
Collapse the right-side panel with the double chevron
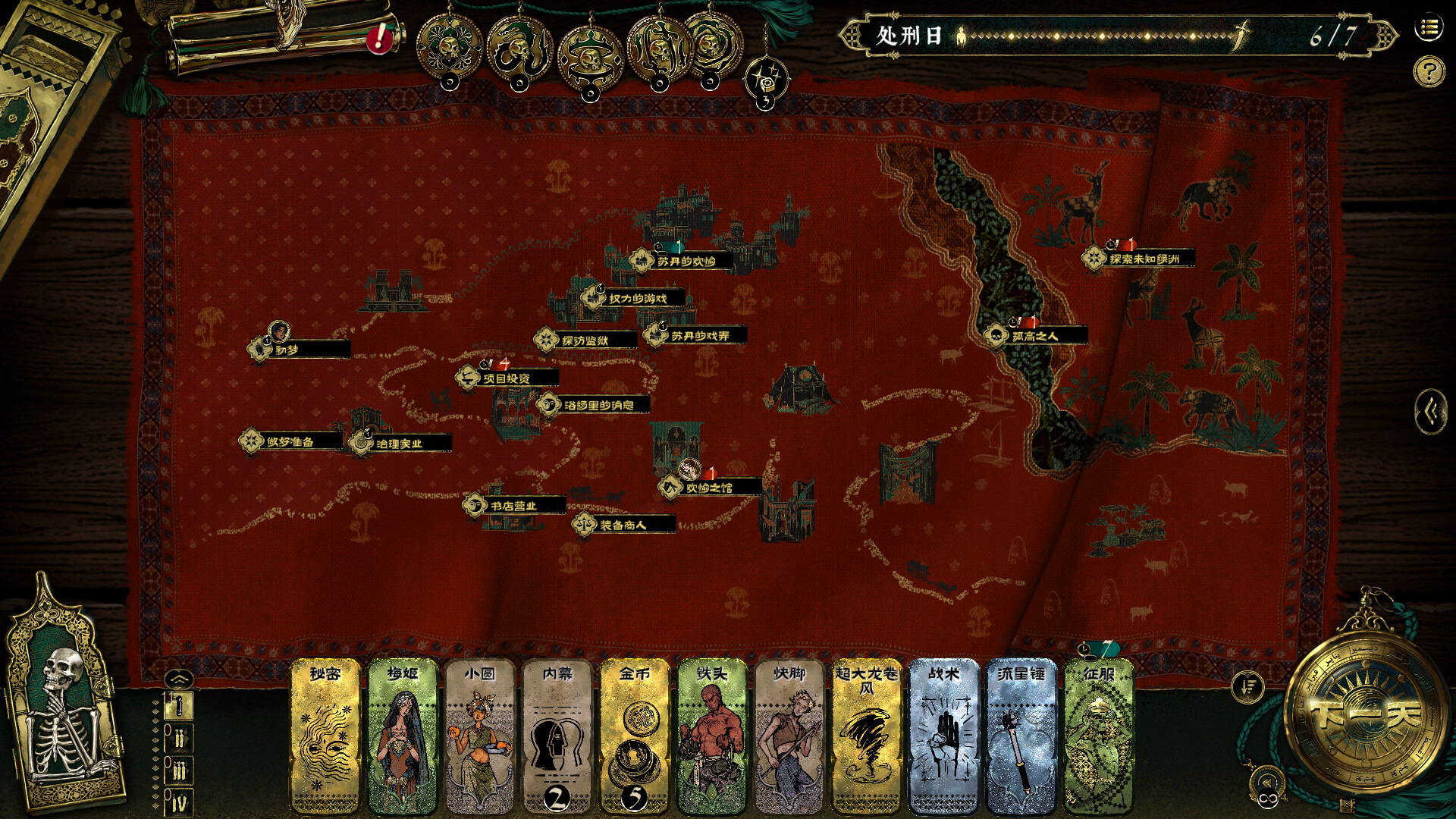tap(1432, 410)
